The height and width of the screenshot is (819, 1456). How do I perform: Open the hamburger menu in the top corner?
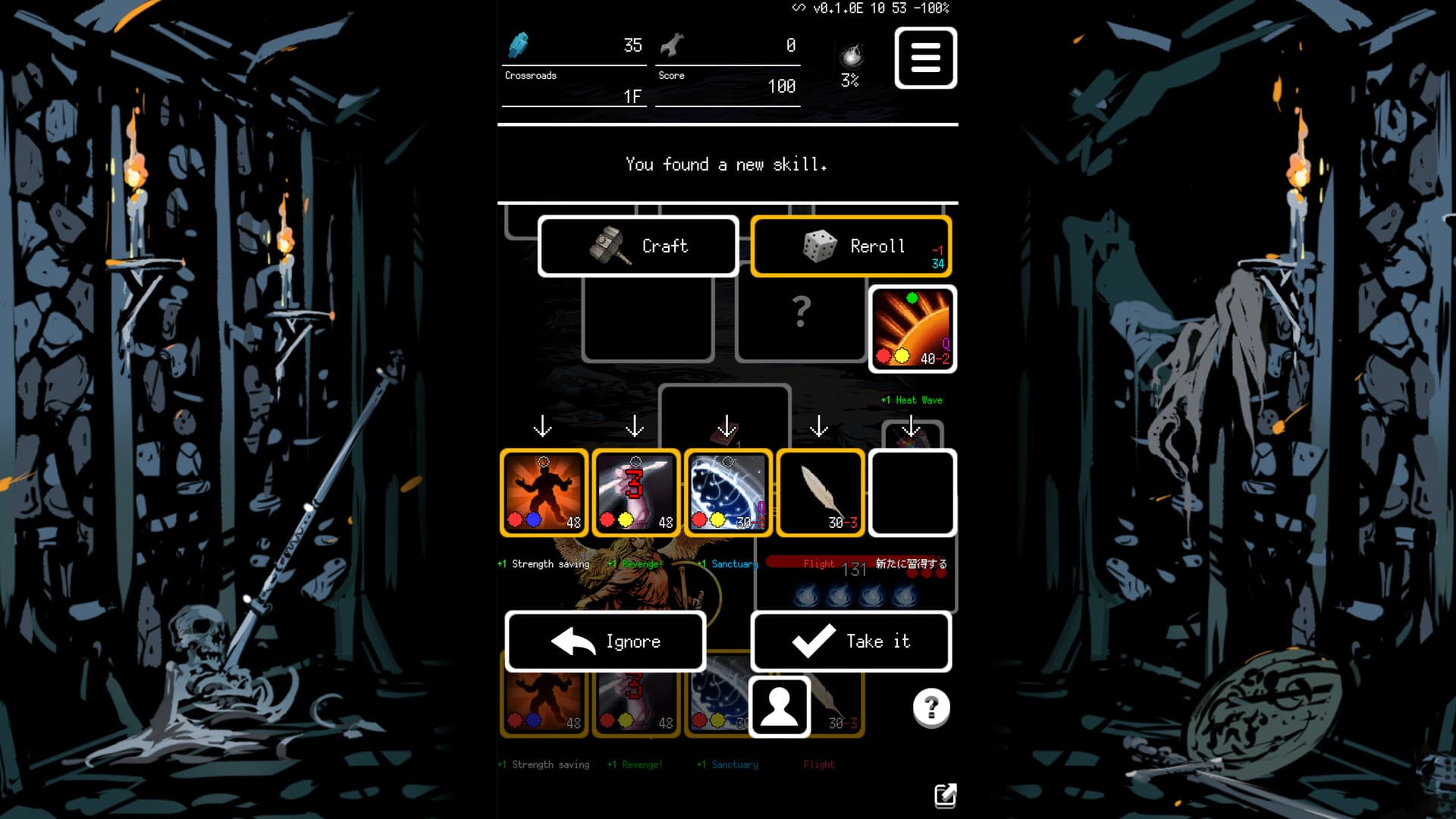[924, 58]
